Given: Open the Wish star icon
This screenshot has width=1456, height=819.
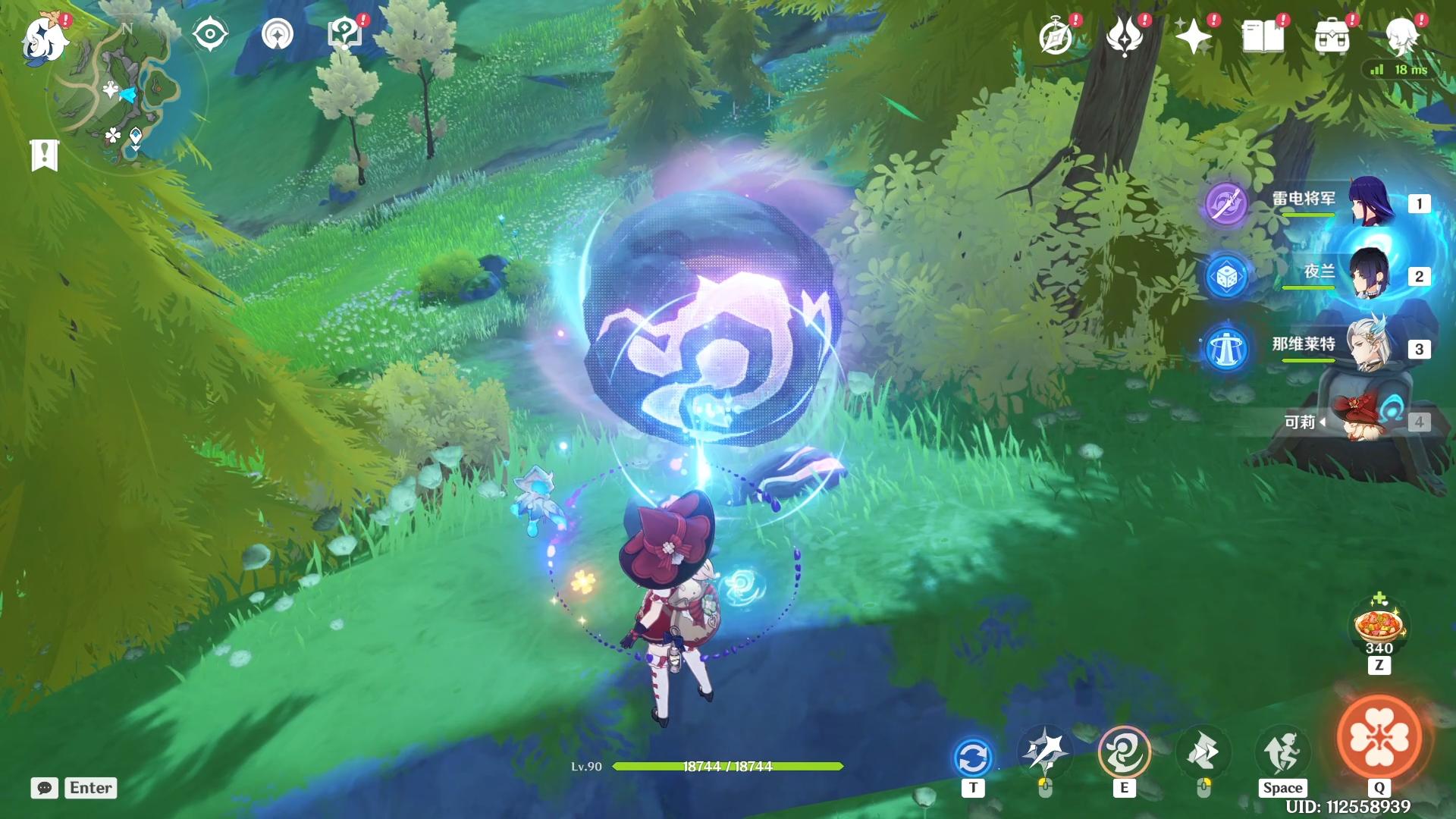Looking at the screenshot, I should 1193,36.
